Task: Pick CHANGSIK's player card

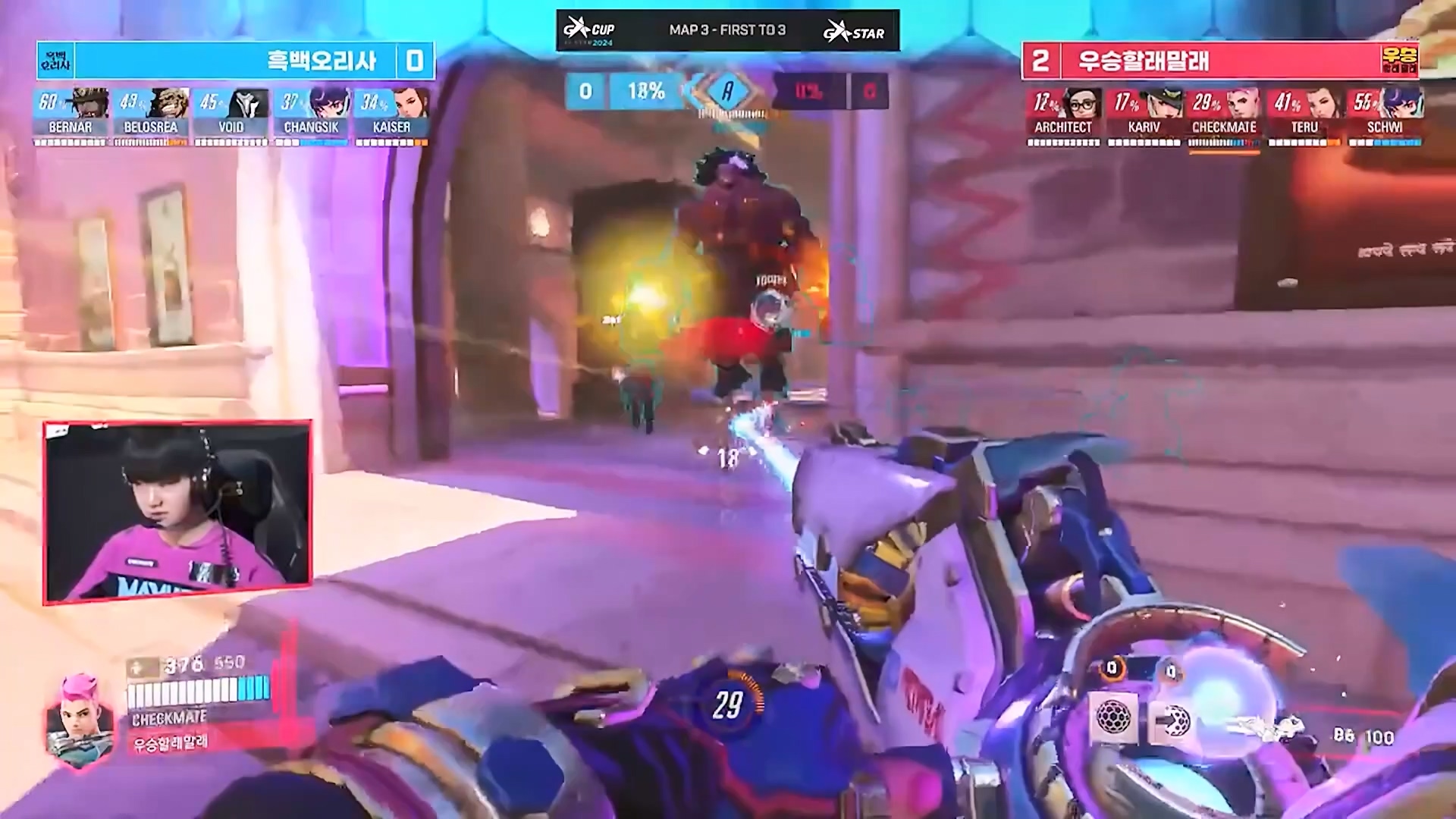Action: [311, 115]
